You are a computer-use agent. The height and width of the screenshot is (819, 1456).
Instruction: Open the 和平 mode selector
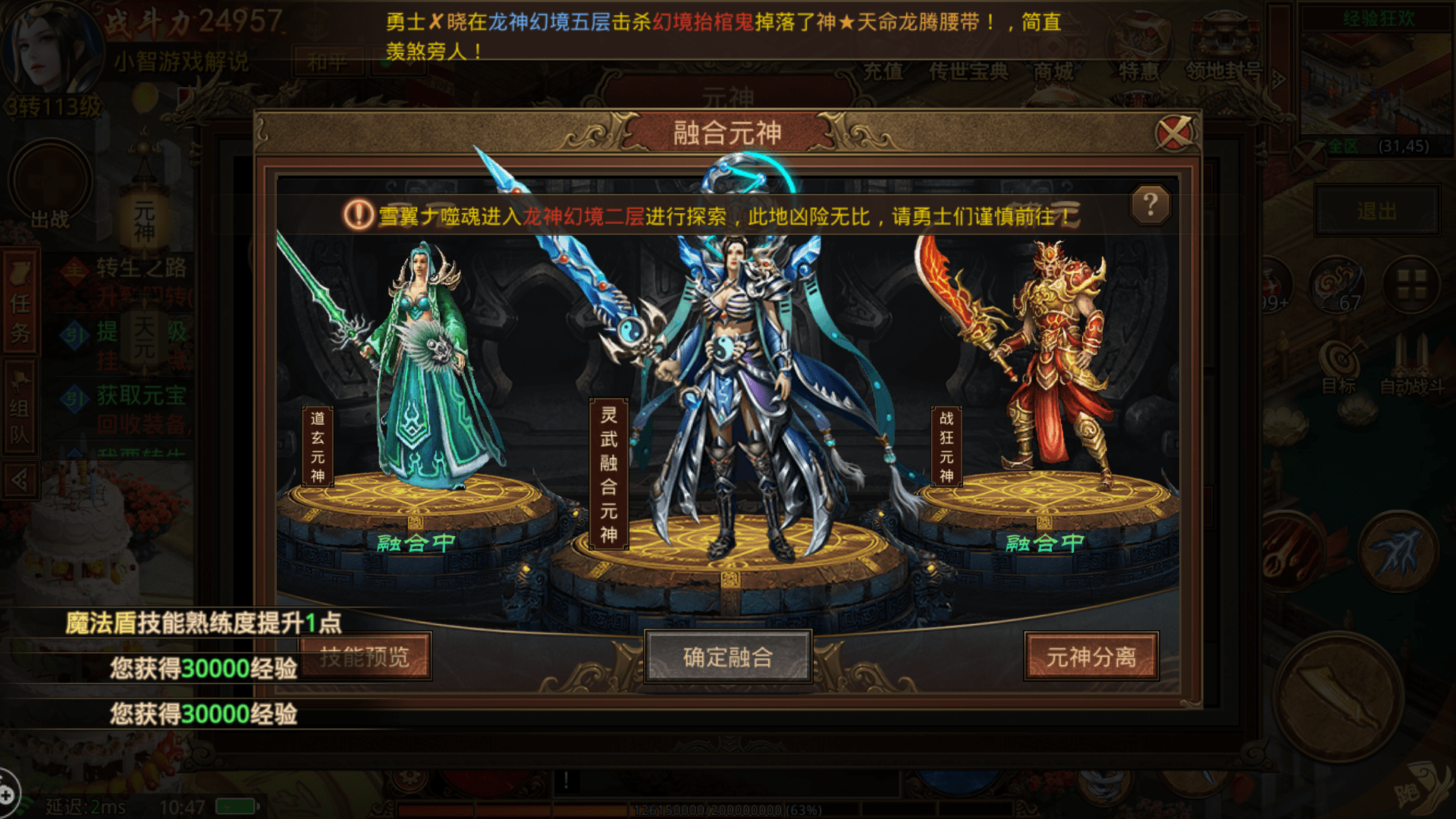point(330,63)
